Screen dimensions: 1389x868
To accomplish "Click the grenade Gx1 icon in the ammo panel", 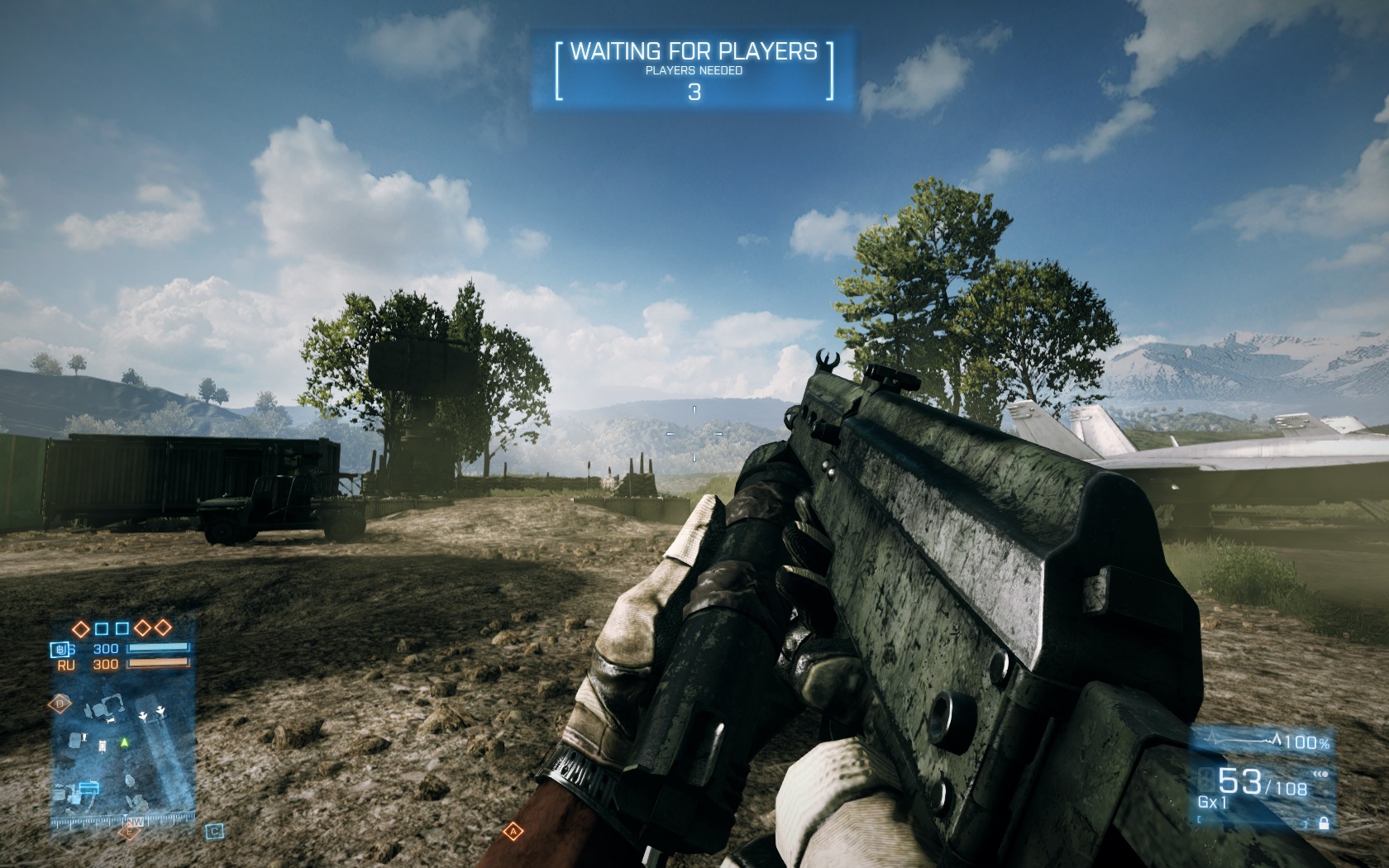I will [1212, 801].
